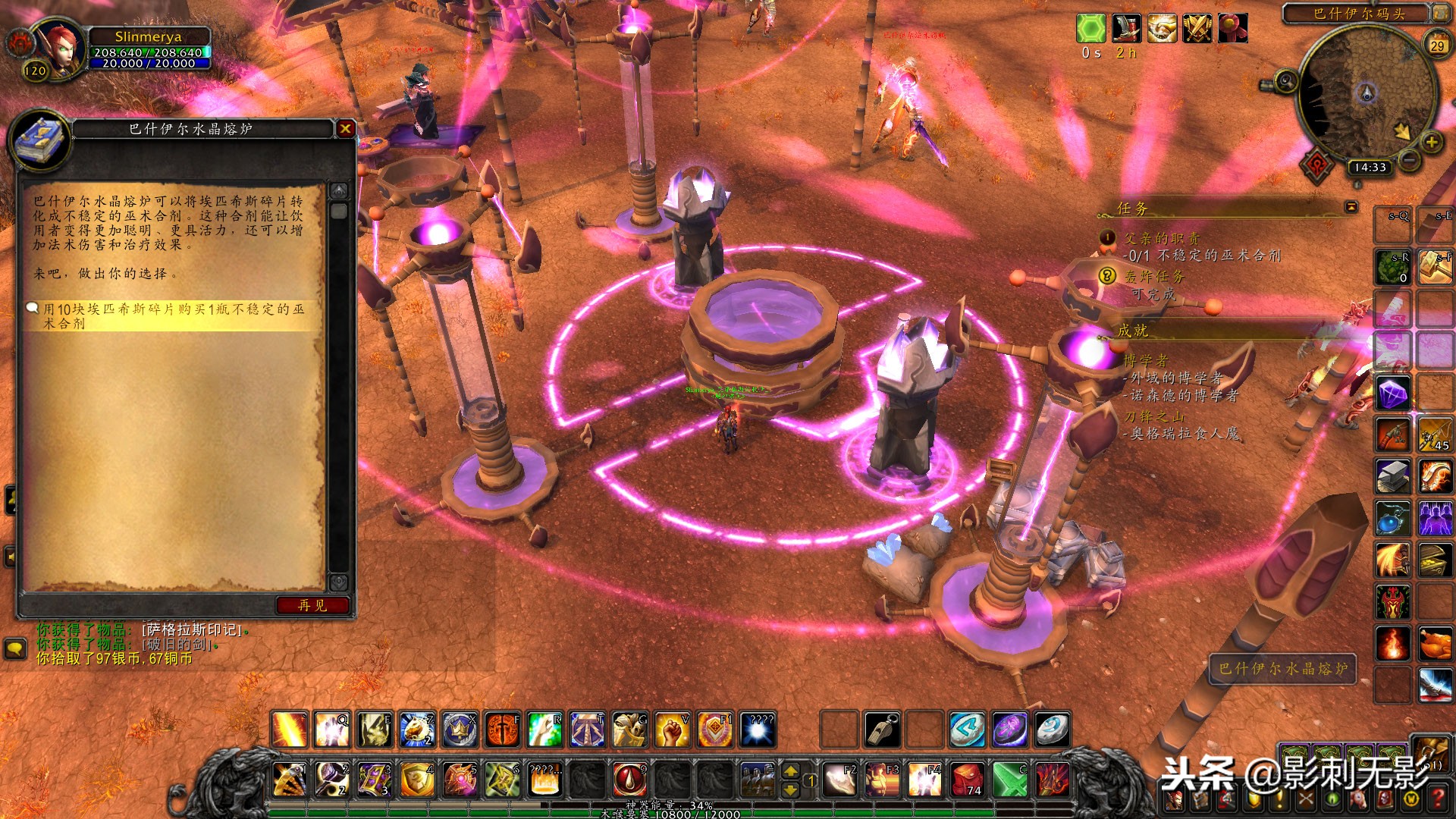This screenshot has width=1456, height=819.
Task: Click the action bar page up arrow
Action: pyautogui.click(x=790, y=771)
